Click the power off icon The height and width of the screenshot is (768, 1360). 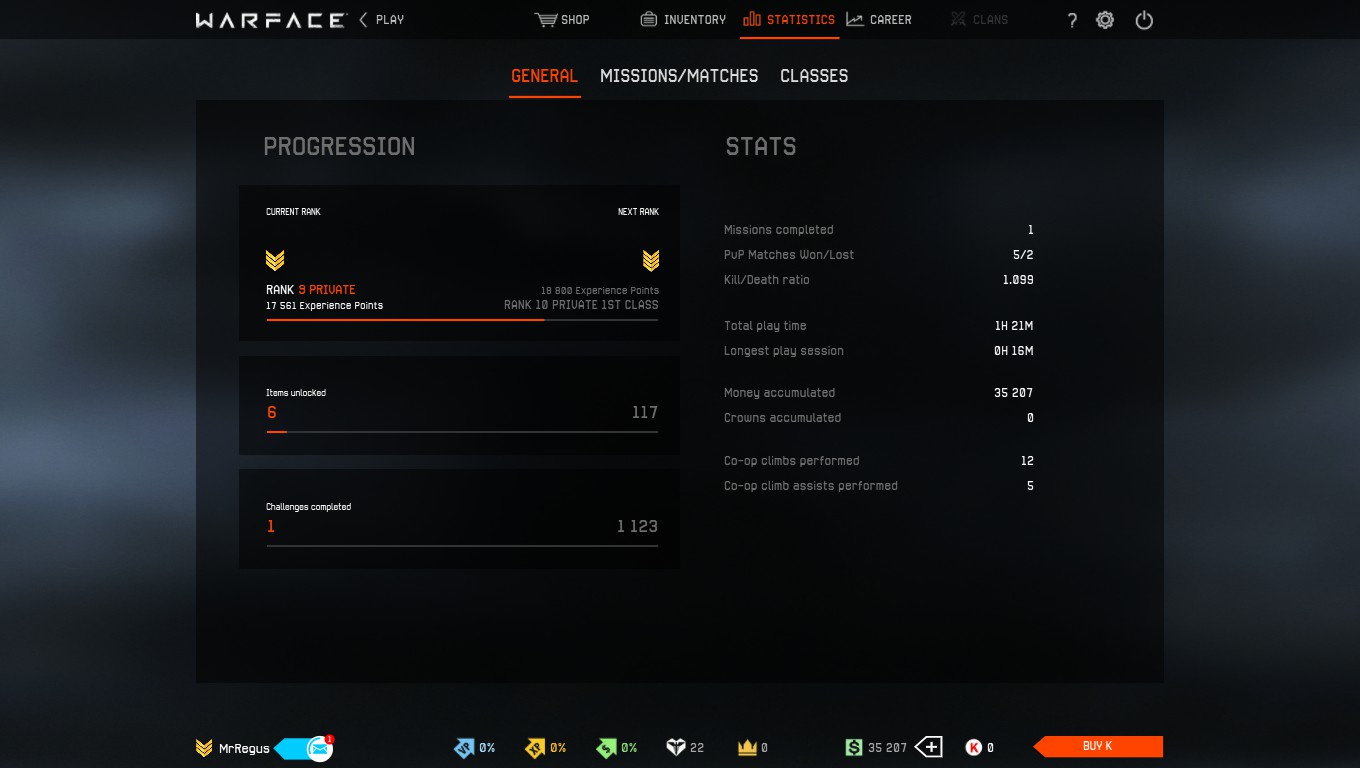click(x=1143, y=19)
